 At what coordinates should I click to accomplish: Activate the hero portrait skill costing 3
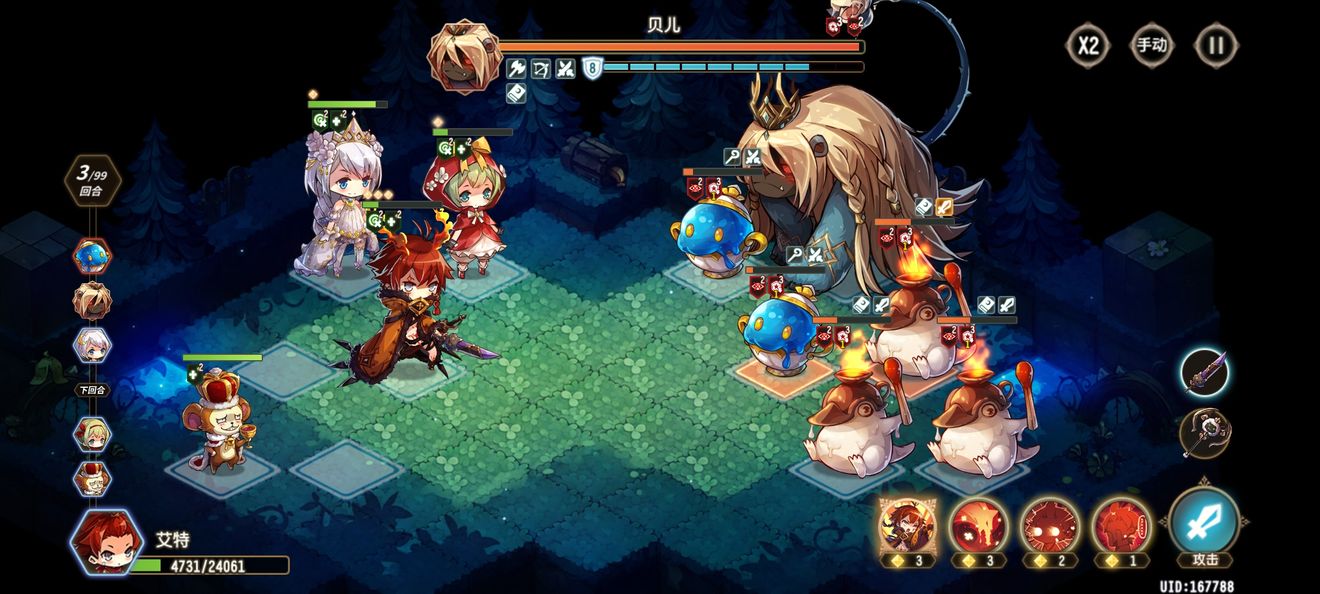906,525
